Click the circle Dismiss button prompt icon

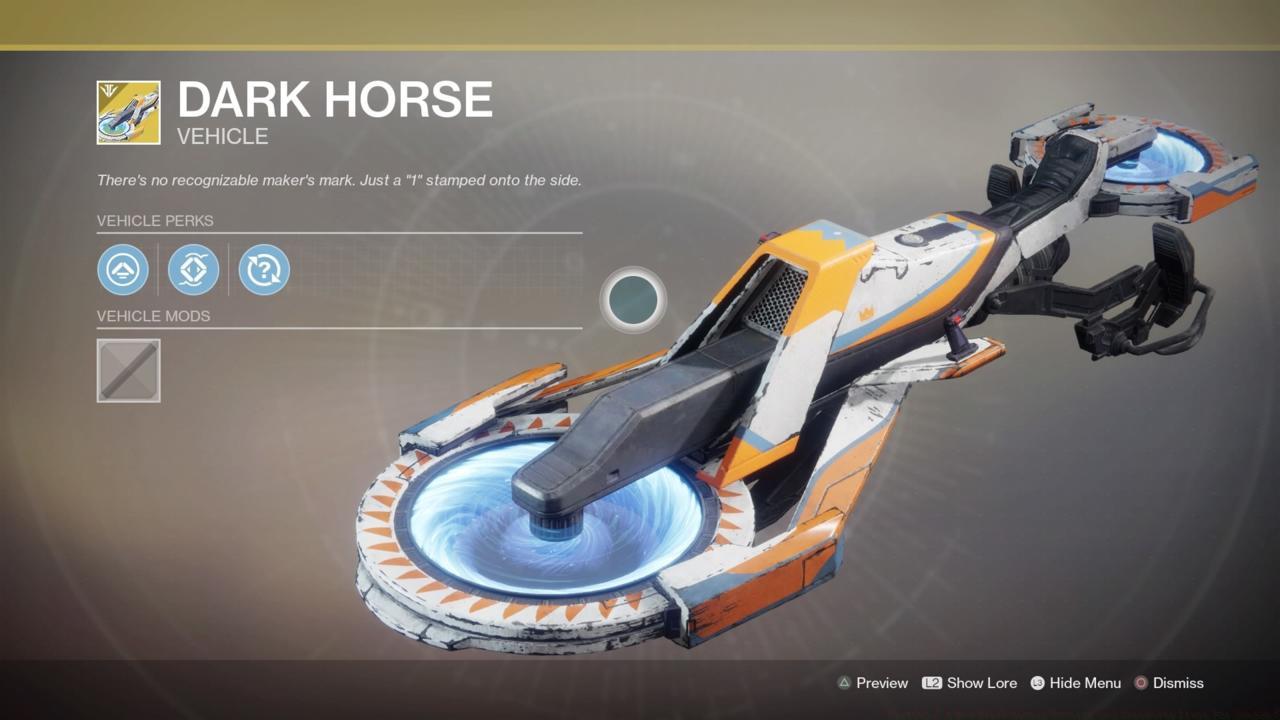tap(1140, 683)
